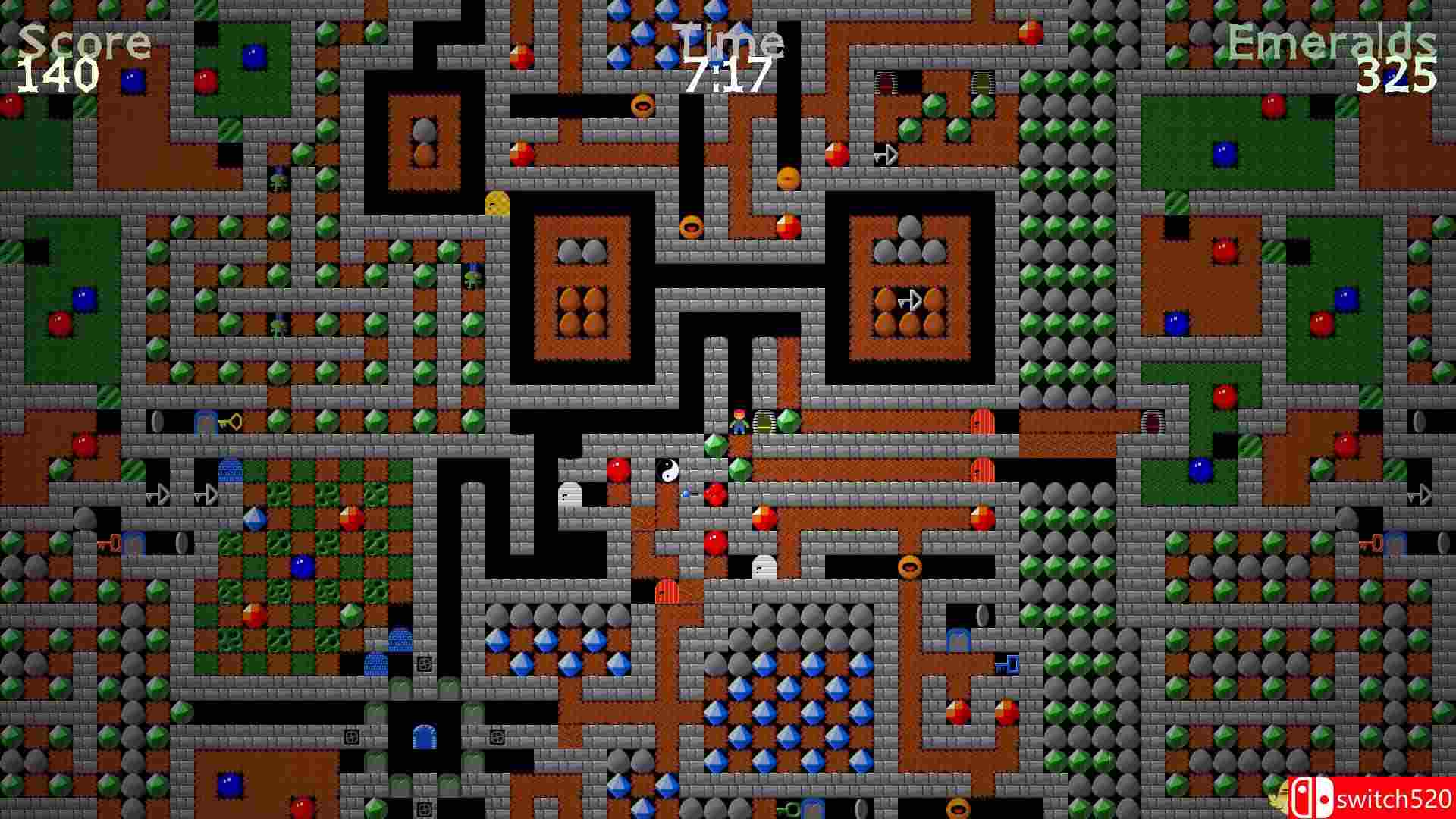Pick up the yellow key beside the blue door

230,421
